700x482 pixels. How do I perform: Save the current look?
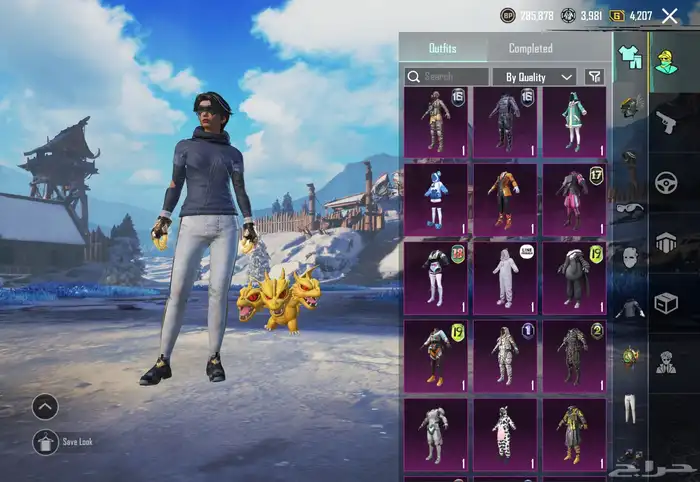(45, 442)
